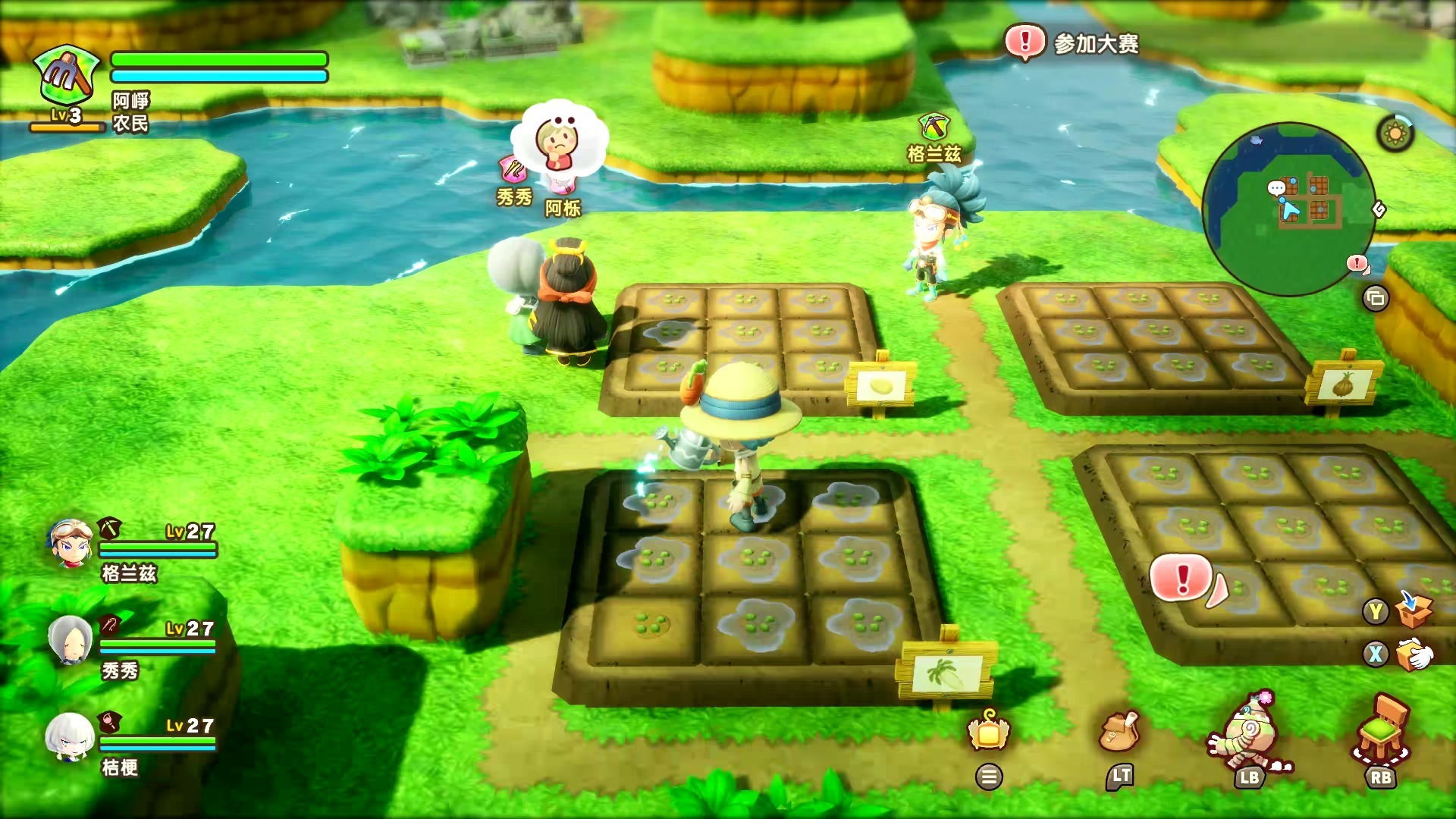1456x819 pixels.
Task: Click the glove hand action icon
Action: click(x=1414, y=654)
